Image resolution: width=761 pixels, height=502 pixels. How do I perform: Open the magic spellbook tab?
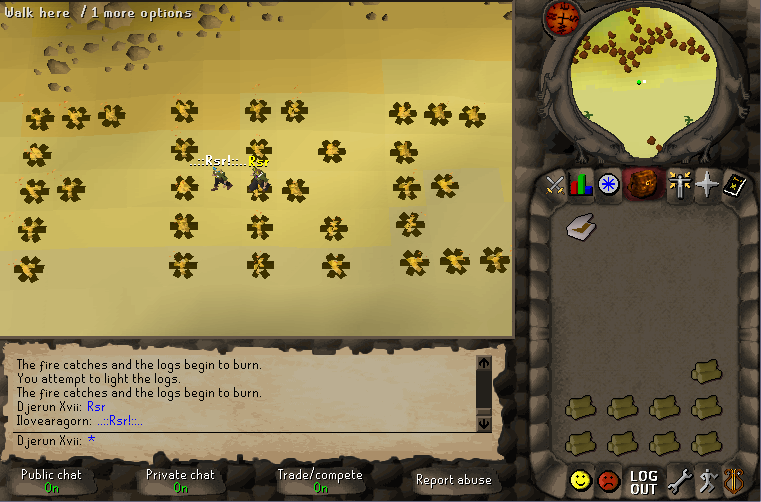tap(735, 185)
